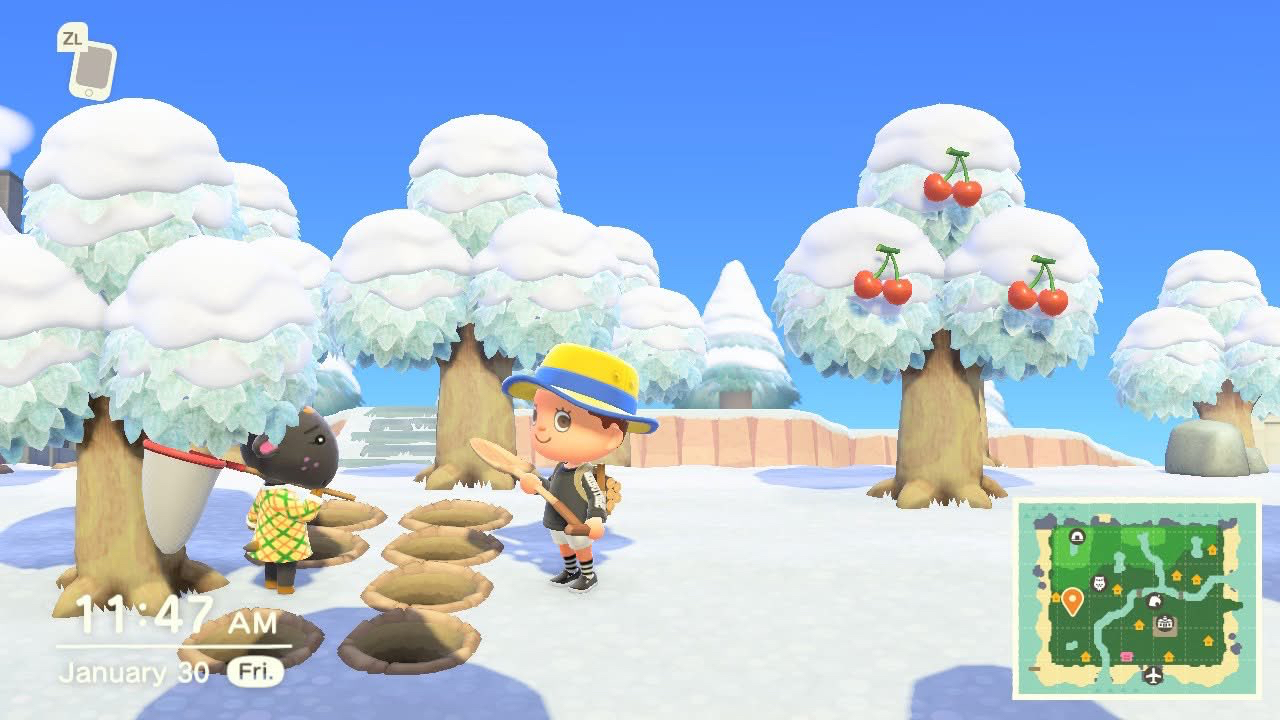
Task: Click the island minimap
Action: [x=1137, y=598]
